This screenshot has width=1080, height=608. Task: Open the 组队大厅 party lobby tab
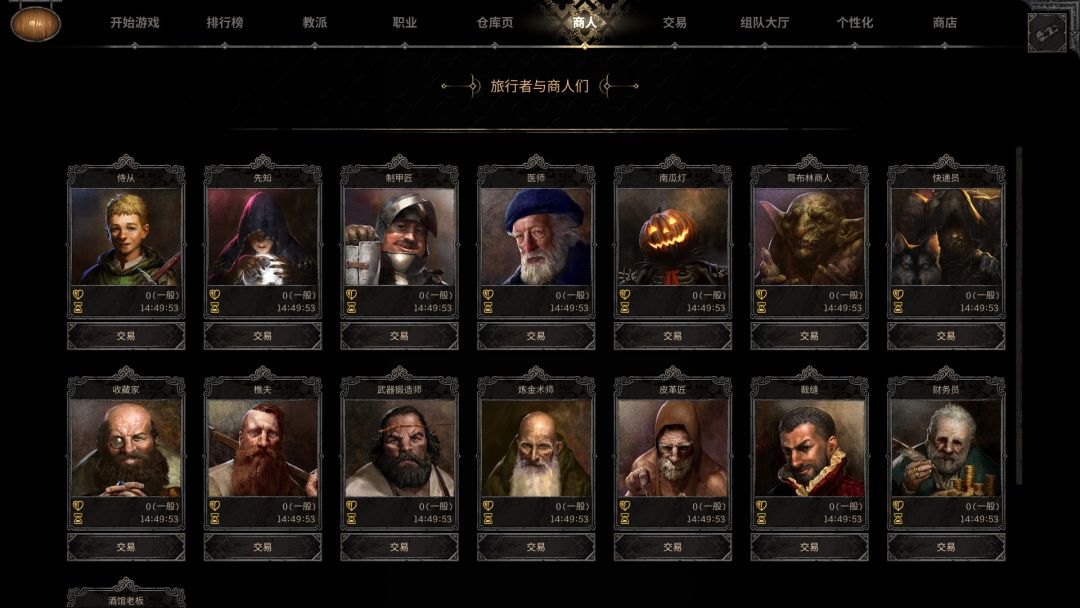(x=765, y=22)
